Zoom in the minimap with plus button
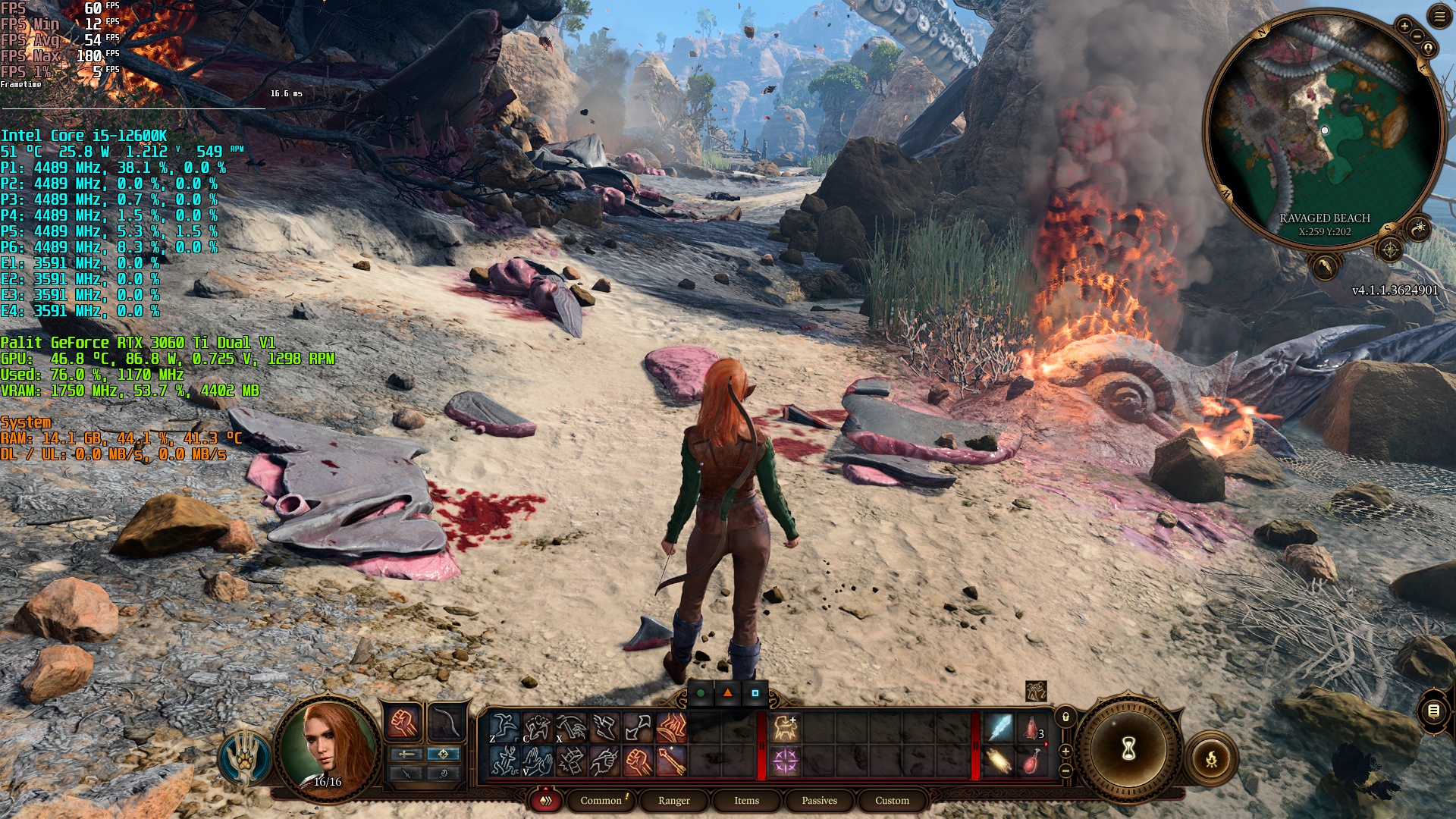The image size is (1456, 819). 1404,25
